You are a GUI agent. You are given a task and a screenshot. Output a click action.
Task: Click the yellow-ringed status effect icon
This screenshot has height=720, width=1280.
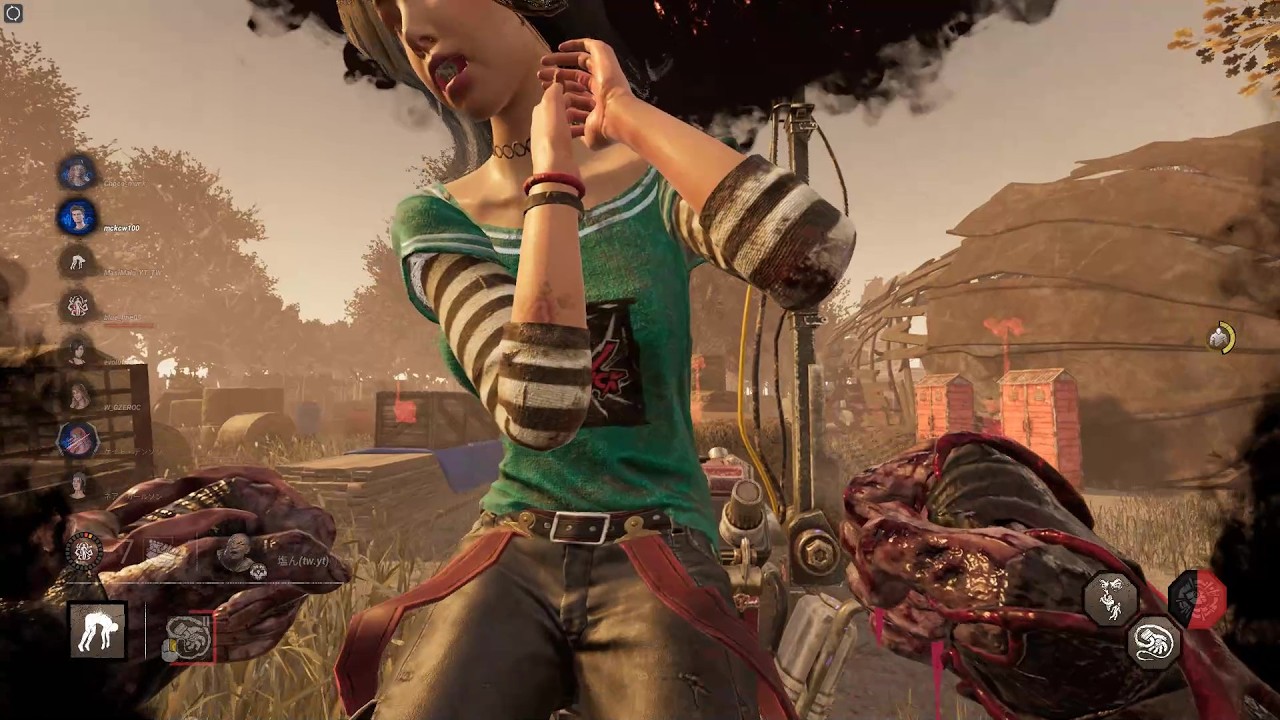click(1220, 338)
